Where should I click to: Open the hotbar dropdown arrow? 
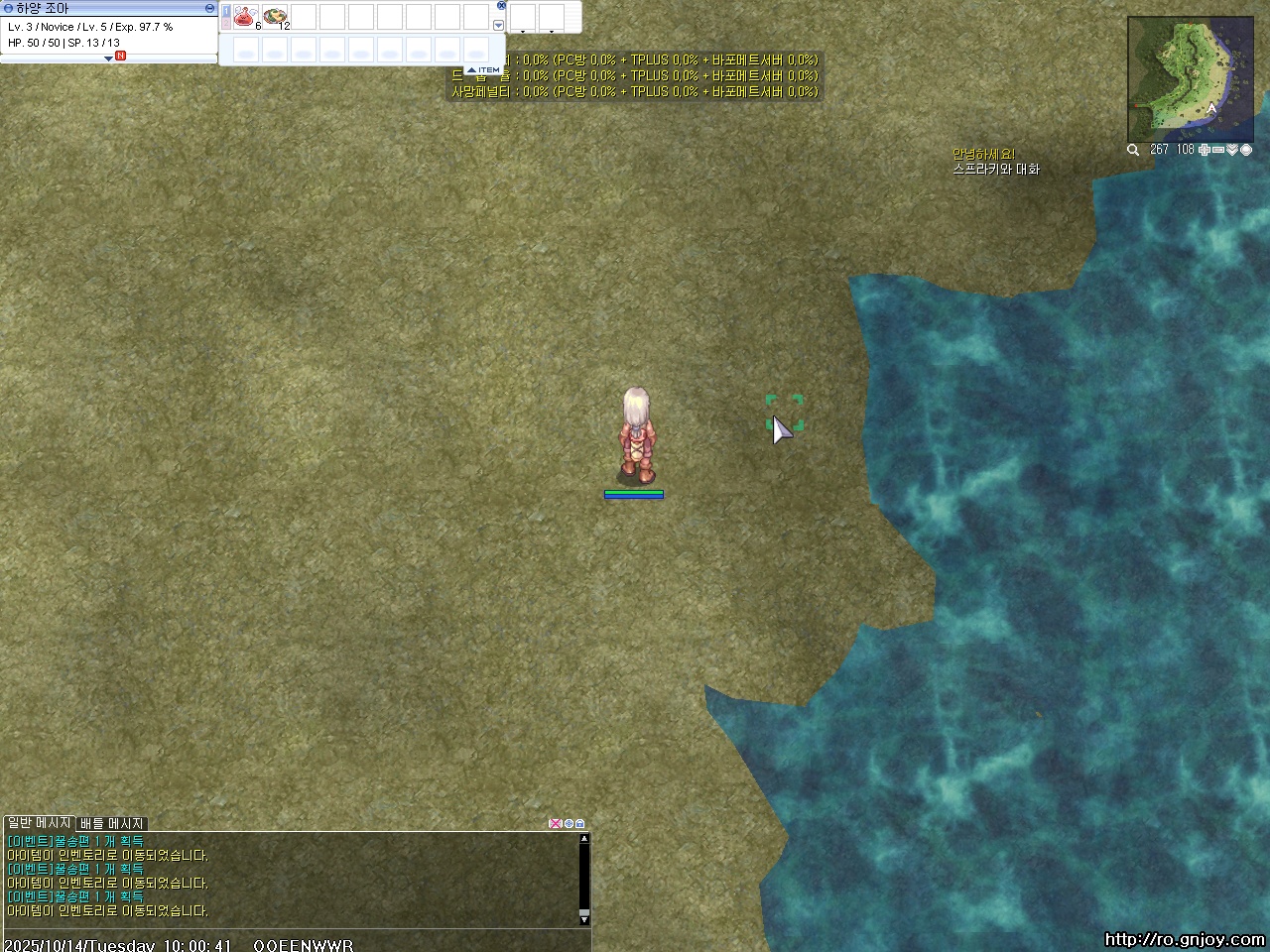click(498, 26)
